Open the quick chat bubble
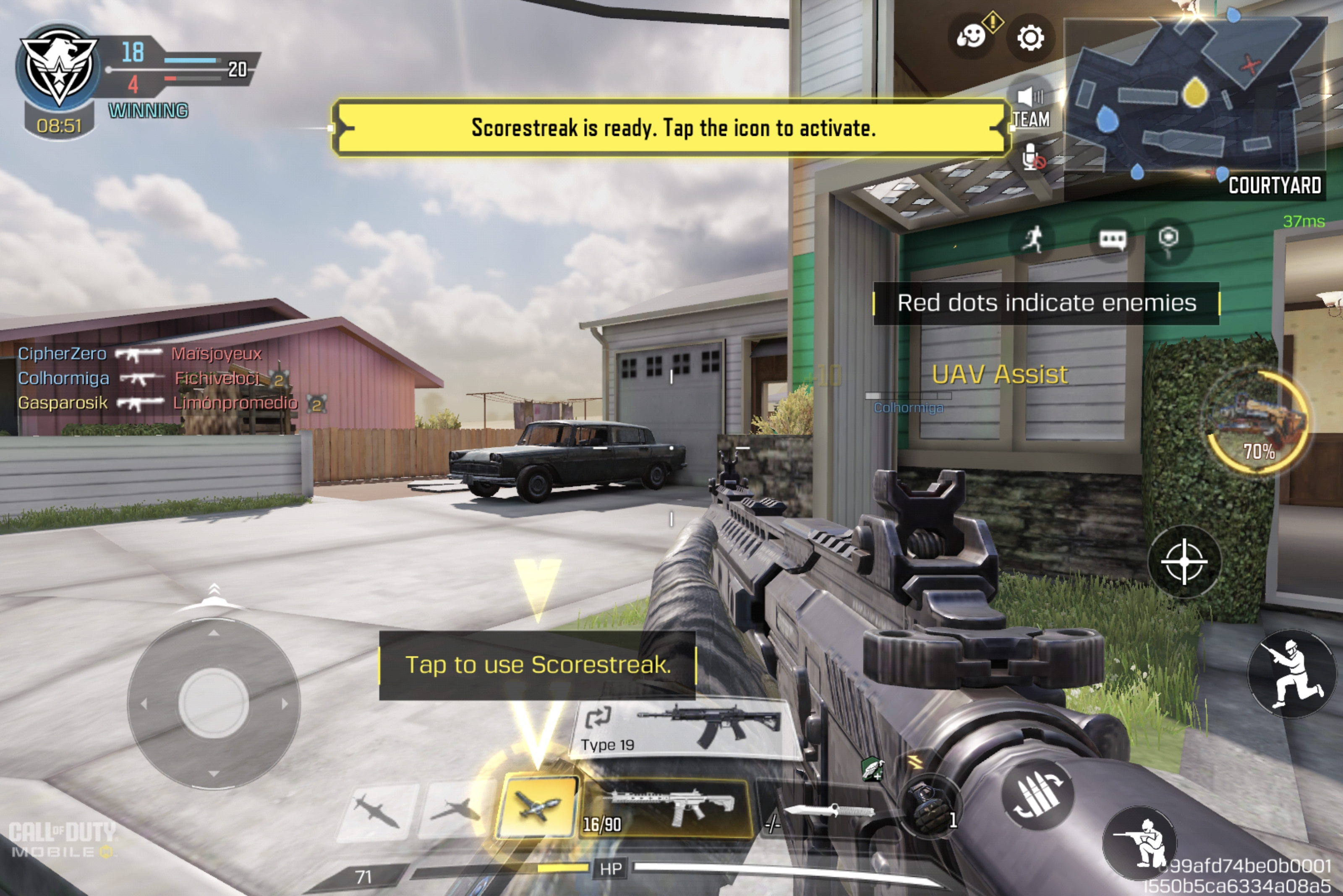 point(1112,240)
